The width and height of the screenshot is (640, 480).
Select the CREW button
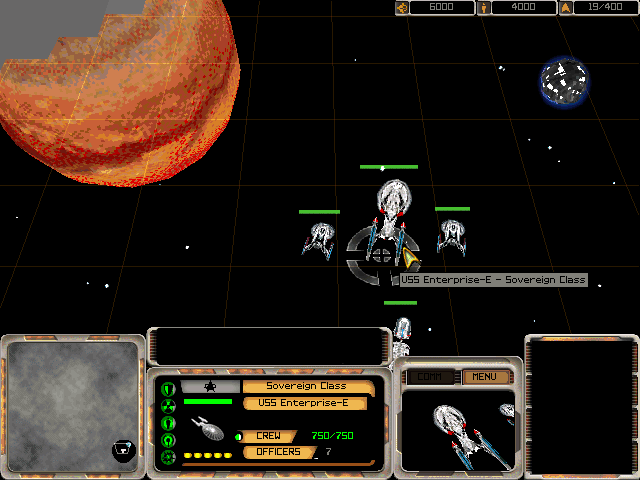[268, 436]
